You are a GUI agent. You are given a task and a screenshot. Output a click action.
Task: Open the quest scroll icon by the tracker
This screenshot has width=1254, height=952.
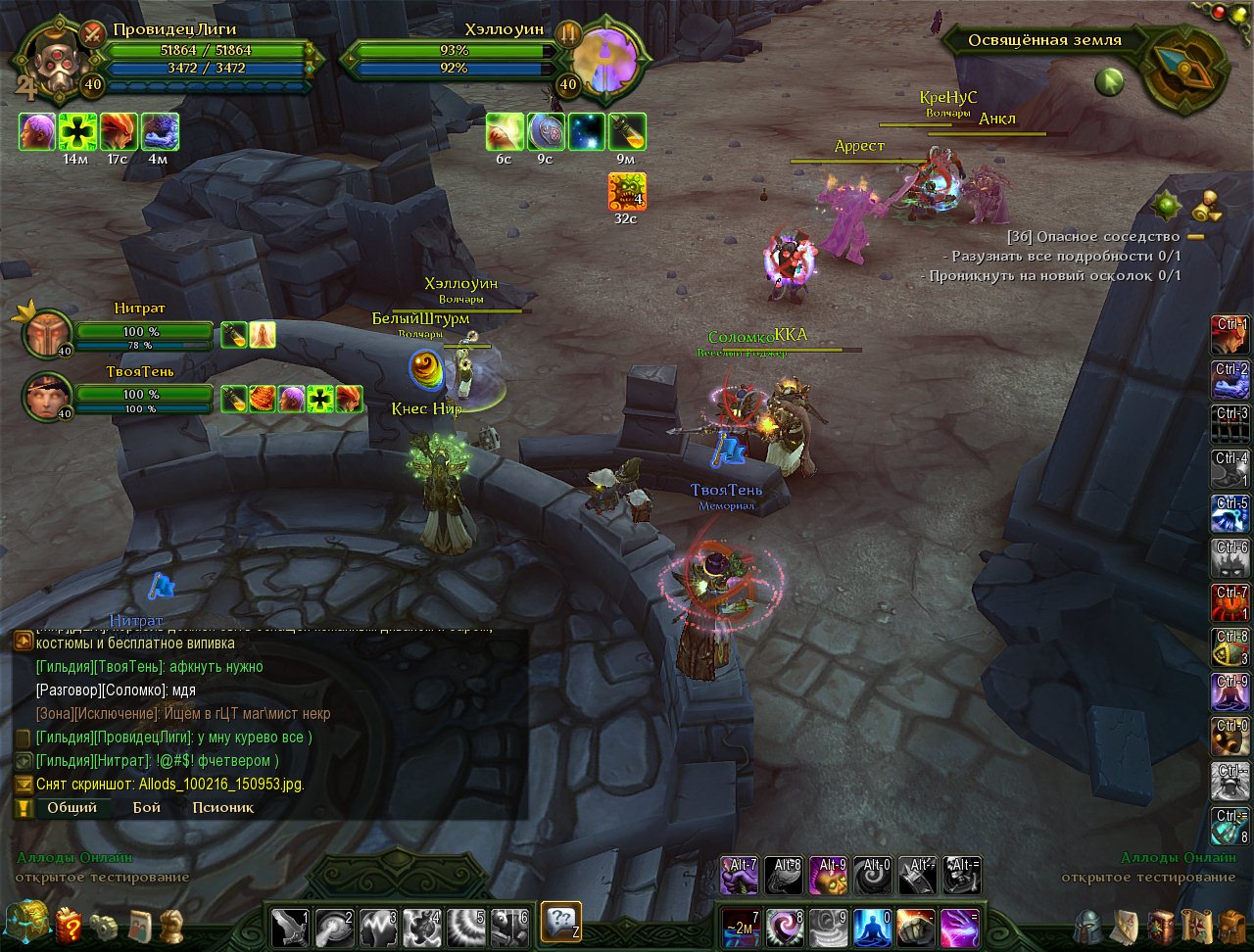click(1209, 208)
